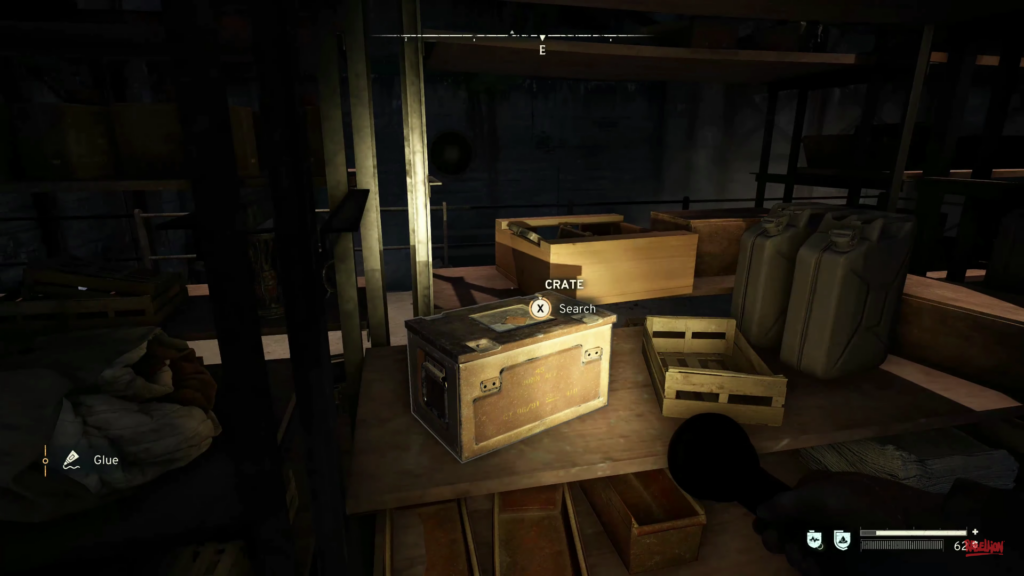Select the campfire shield status icon
Viewport: 1024px width, 576px height.
point(841,539)
